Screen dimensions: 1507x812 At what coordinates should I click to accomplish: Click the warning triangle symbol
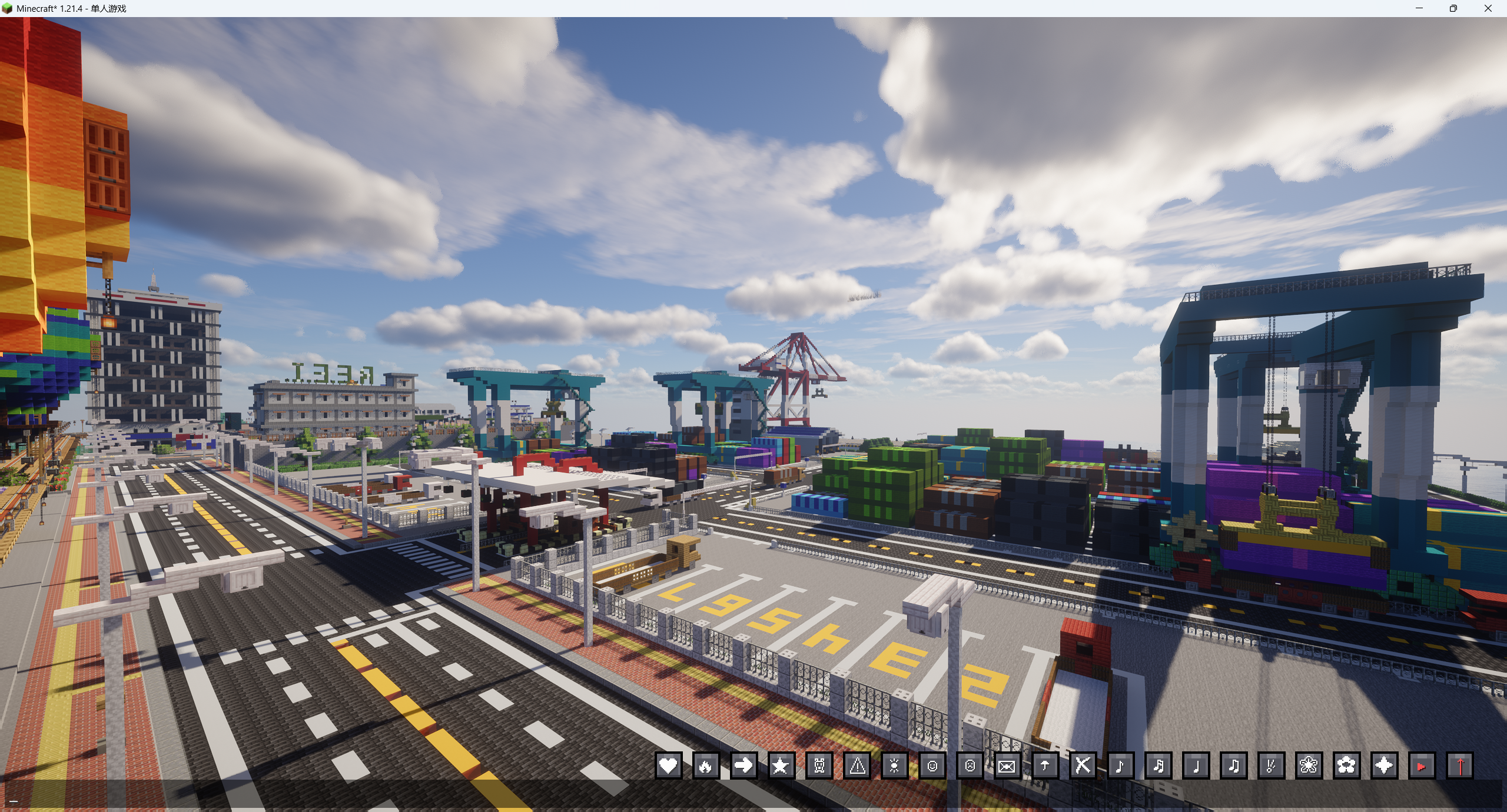(857, 766)
